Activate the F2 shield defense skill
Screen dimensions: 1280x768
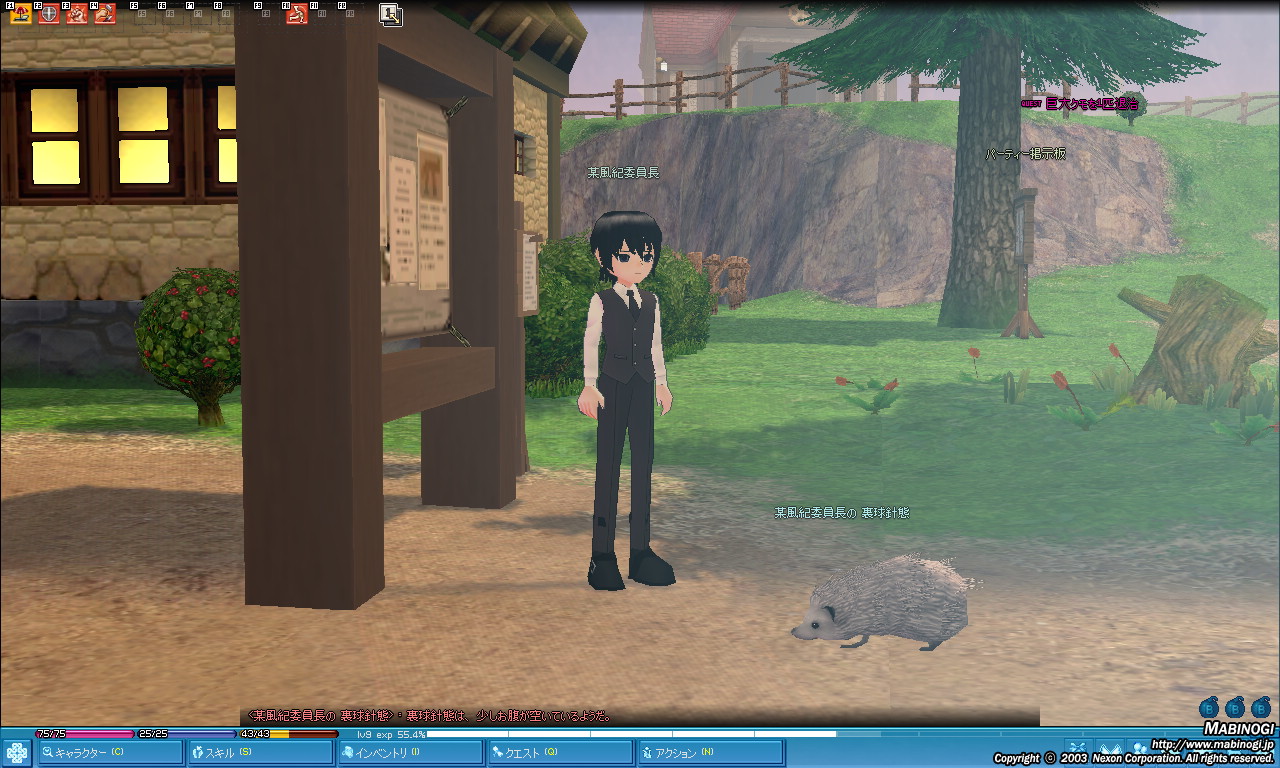(x=49, y=14)
